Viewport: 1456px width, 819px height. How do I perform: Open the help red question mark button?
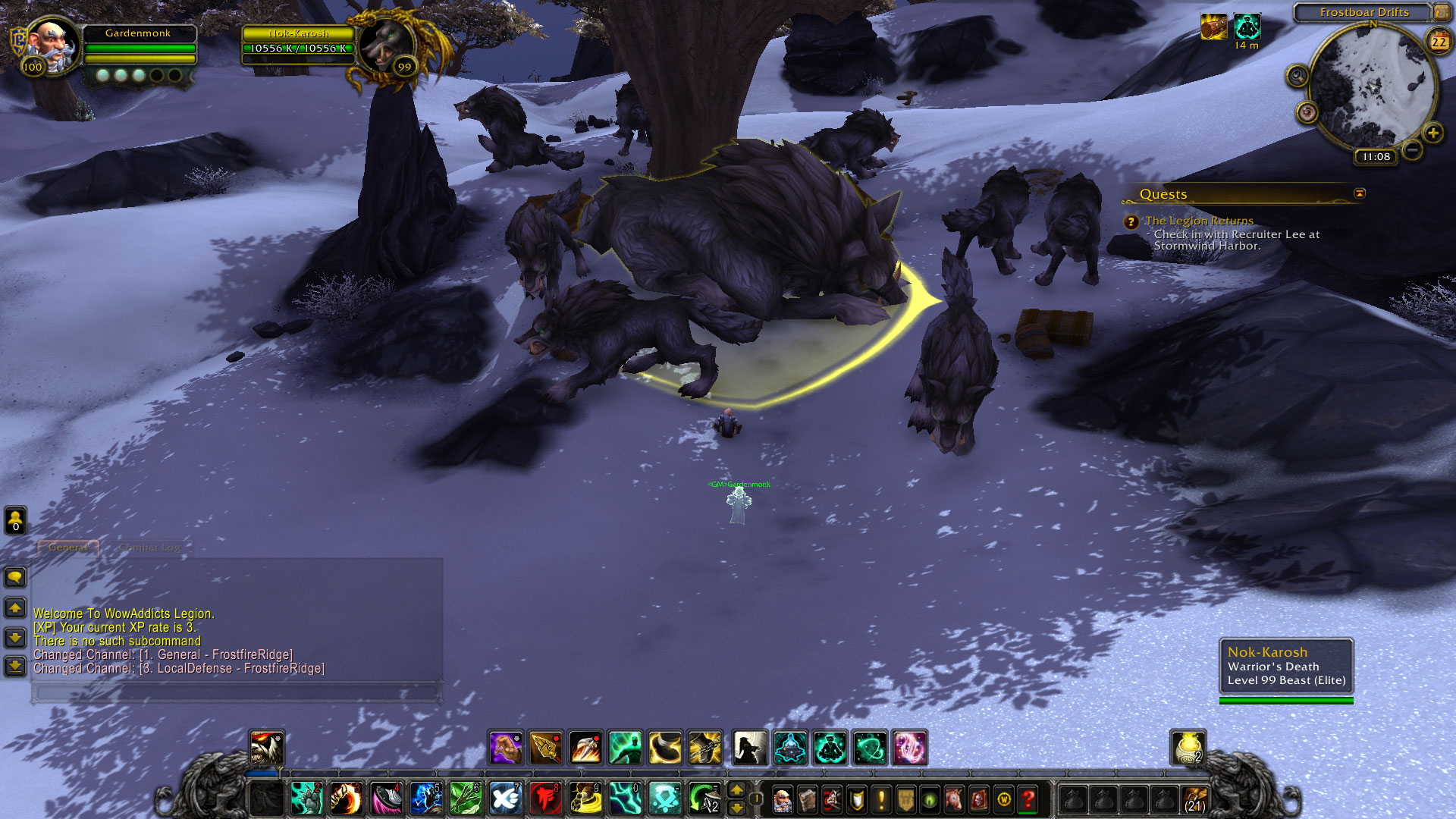[1028, 799]
